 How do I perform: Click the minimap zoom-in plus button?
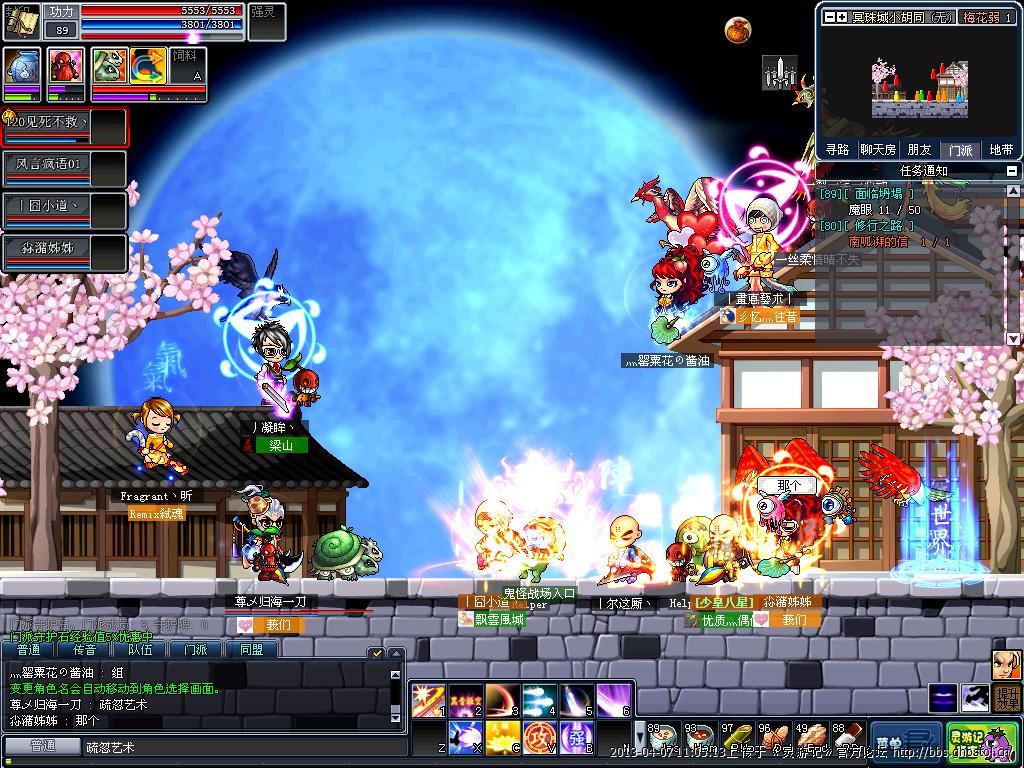[x=842, y=17]
